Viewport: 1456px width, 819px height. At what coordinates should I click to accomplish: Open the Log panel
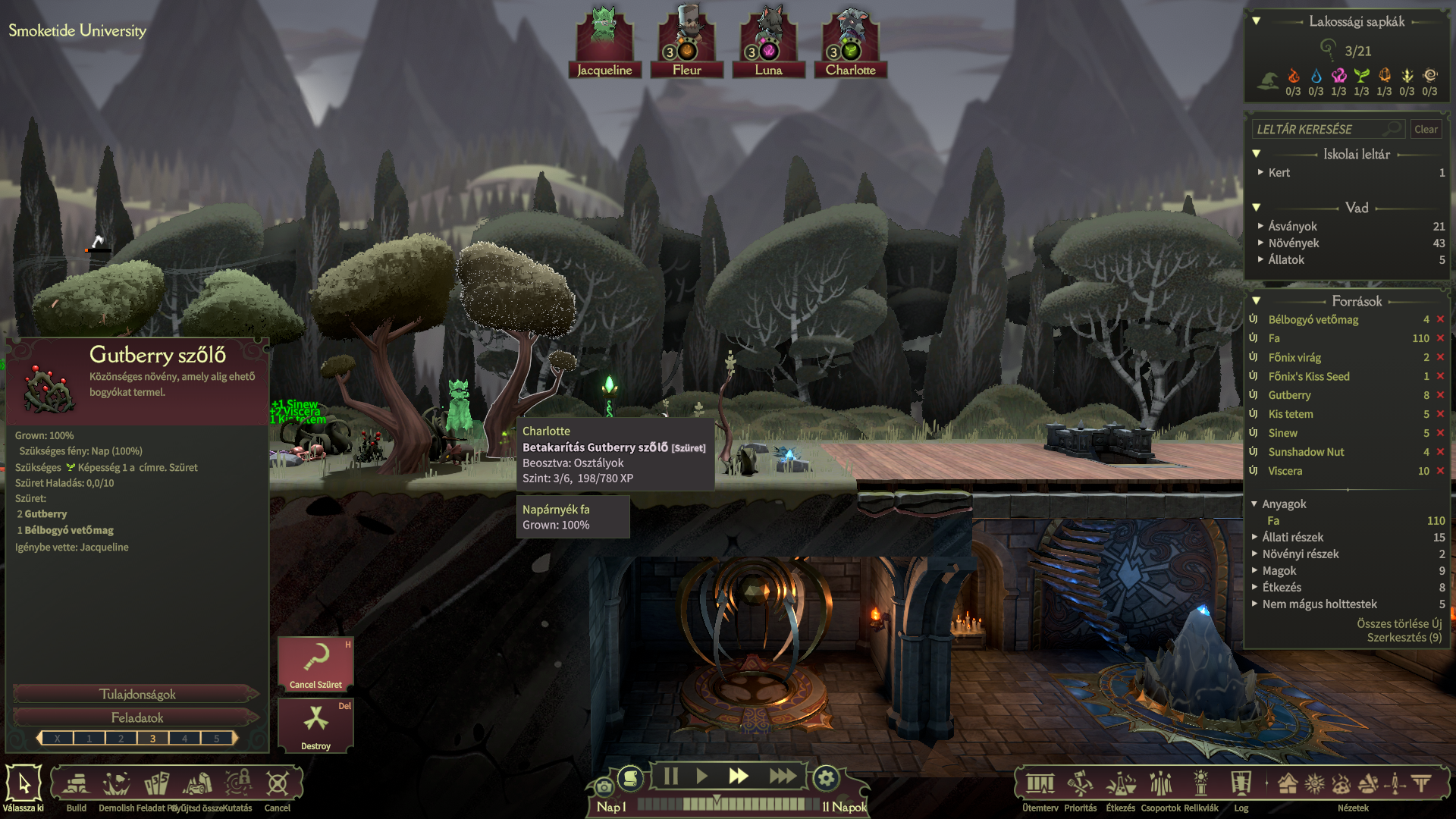pyautogui.click(x=1241, y=784)
